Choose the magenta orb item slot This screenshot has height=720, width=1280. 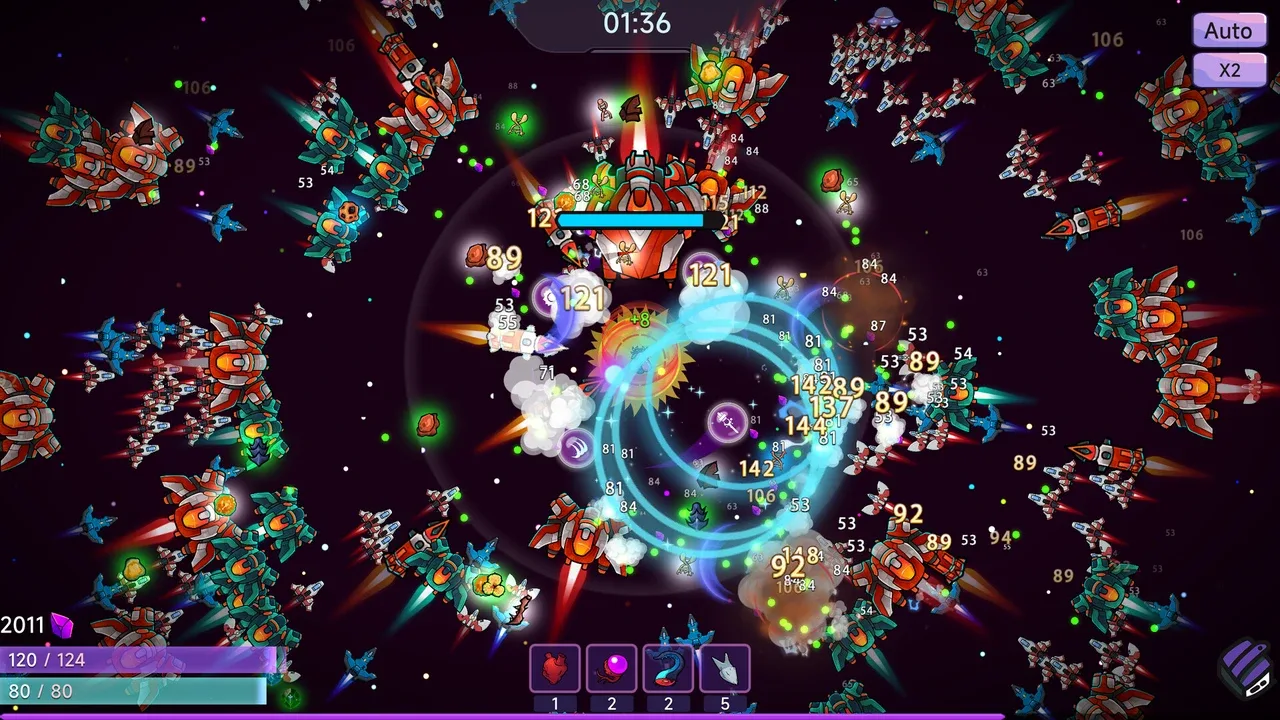pos(611,668)
